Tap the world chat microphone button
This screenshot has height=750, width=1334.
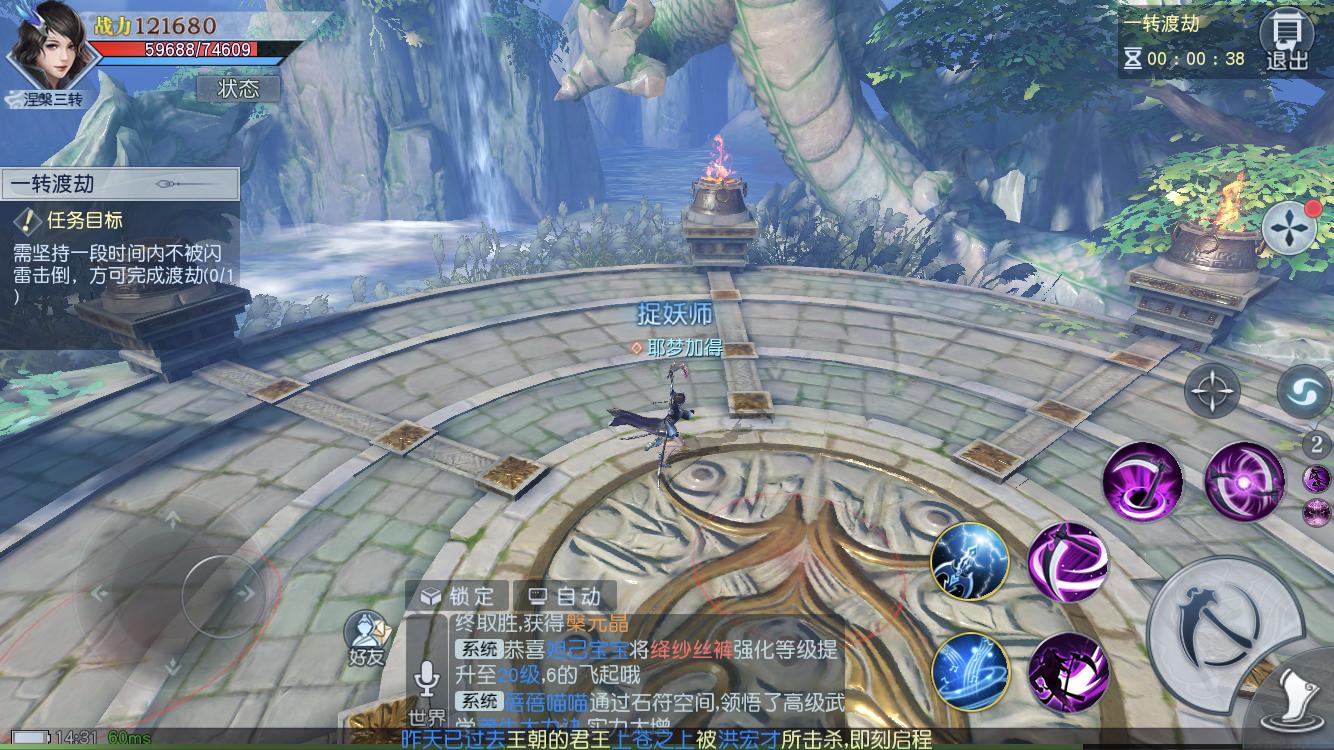pyautogui.click(x=428, y=680)
